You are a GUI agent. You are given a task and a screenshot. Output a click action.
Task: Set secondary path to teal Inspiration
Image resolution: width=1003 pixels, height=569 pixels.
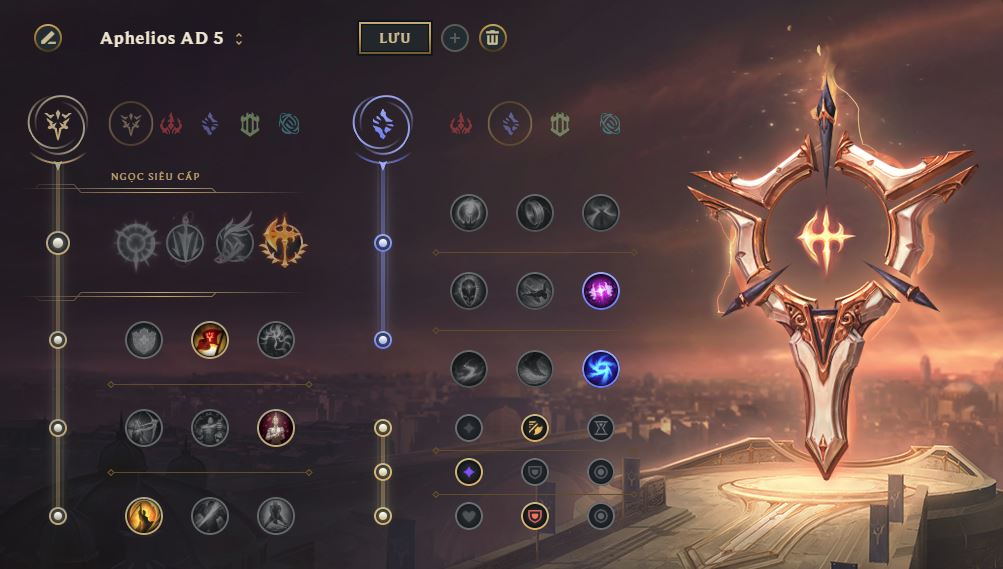click(x=610, y=124)
